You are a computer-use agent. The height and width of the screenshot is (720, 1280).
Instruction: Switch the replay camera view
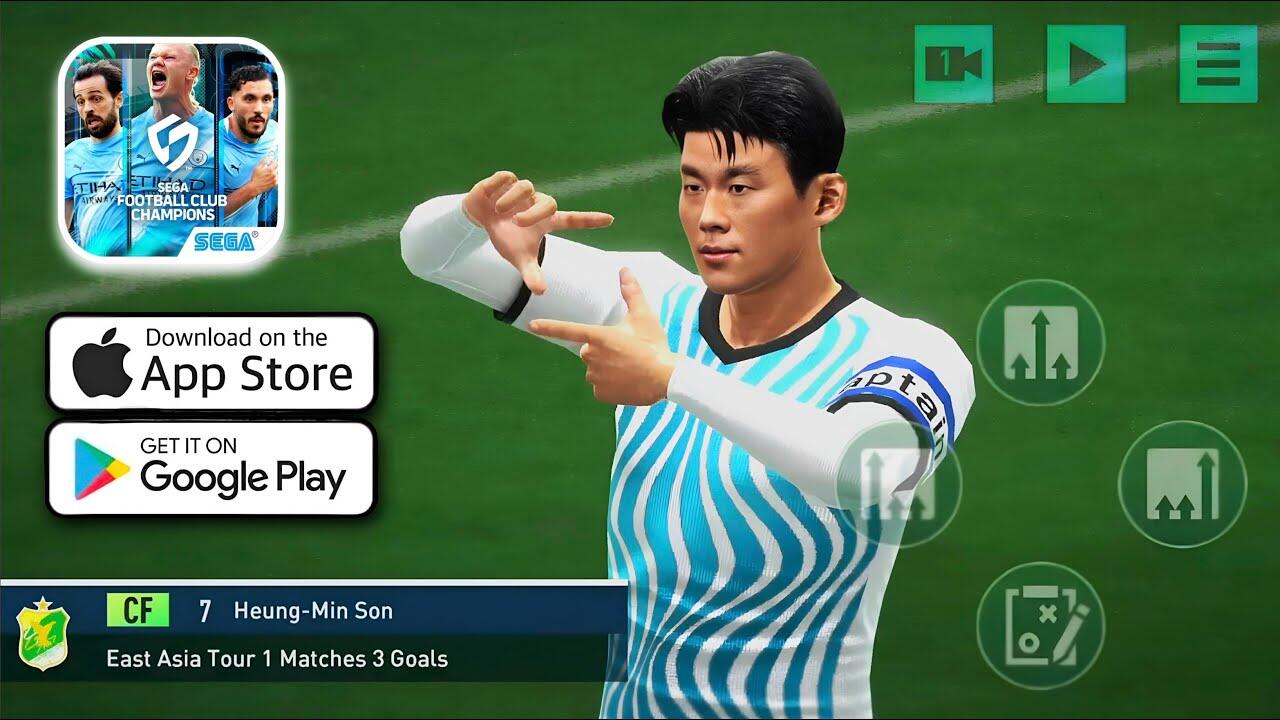click(x=953, y=64)
